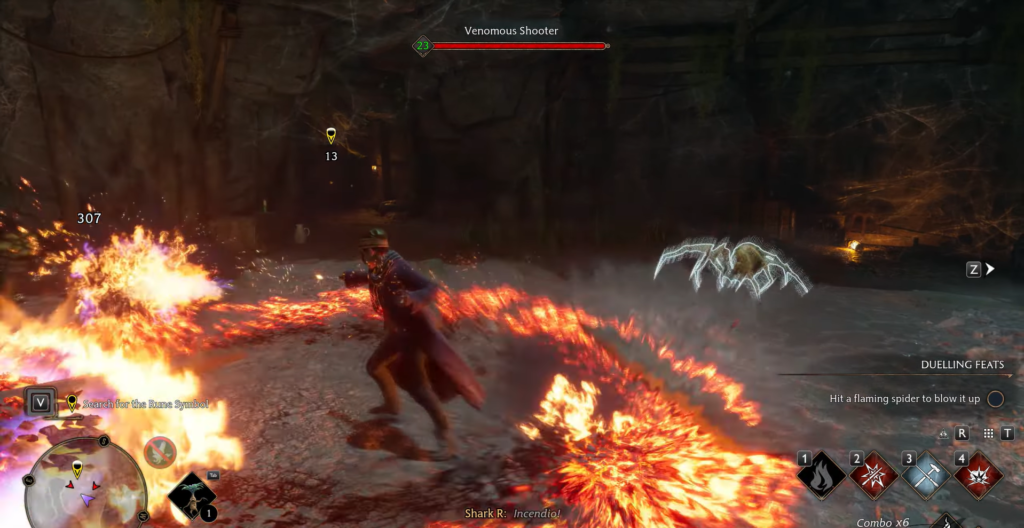Cast the Incendio flame spell slot
The width and height of the screenshot is (1024, 528).
(x=823, y=474)
